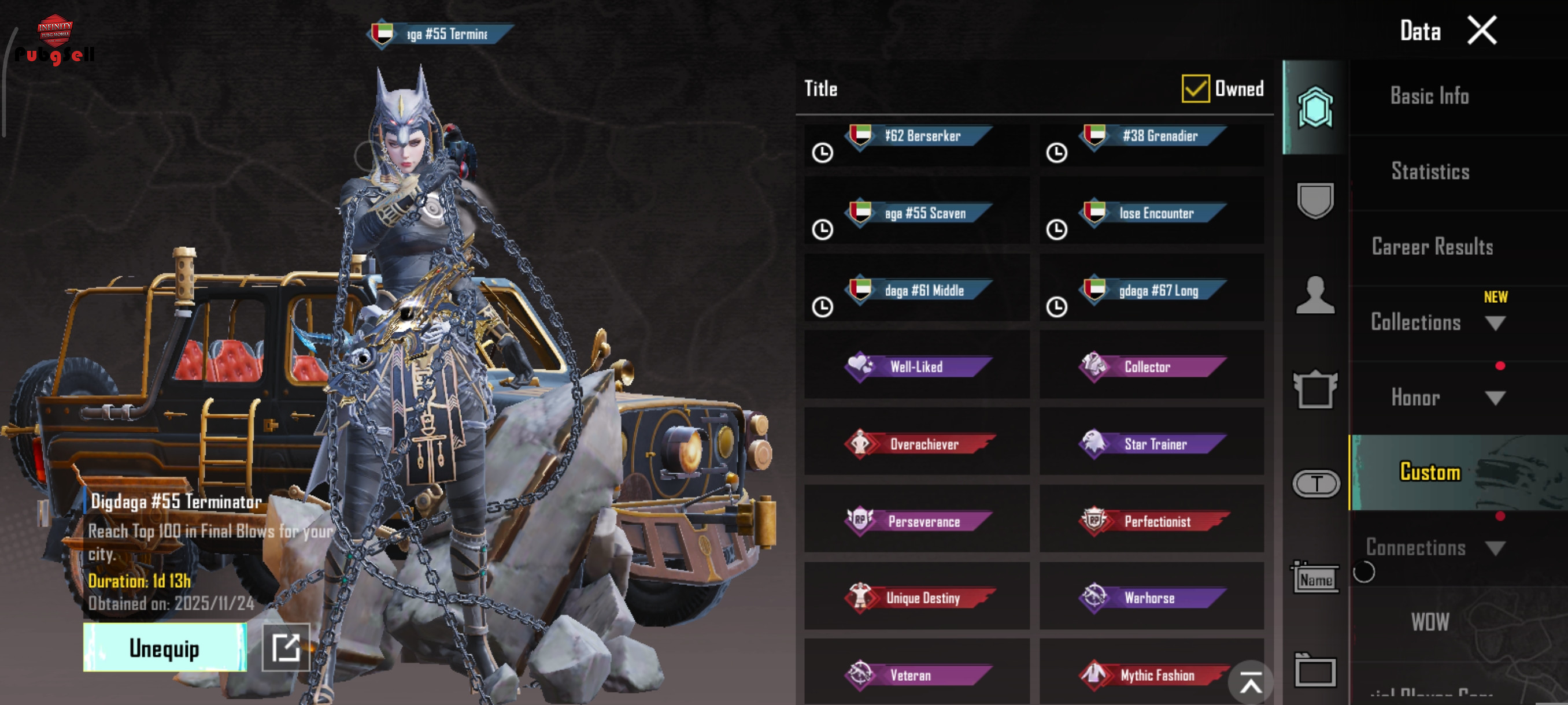This screenshot has height=705, width=1568.
Task: Close the Data panel
Action: 1481,31
